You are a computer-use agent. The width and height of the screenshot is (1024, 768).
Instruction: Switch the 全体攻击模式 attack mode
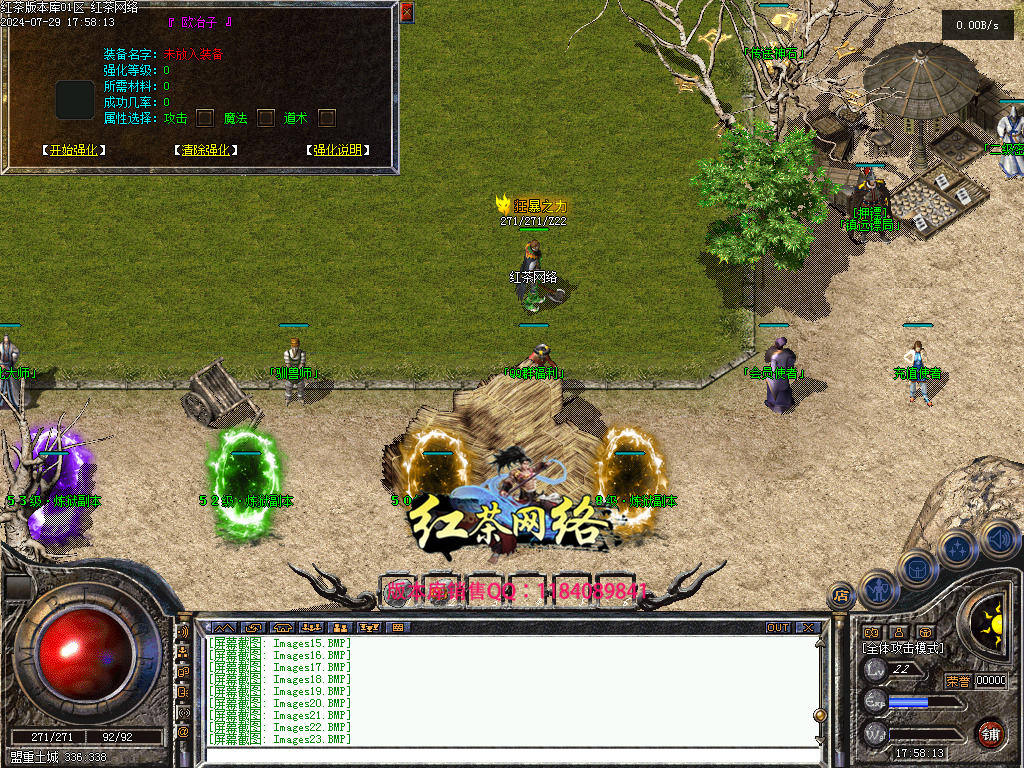pyautogui.click(x=902, y=648)
